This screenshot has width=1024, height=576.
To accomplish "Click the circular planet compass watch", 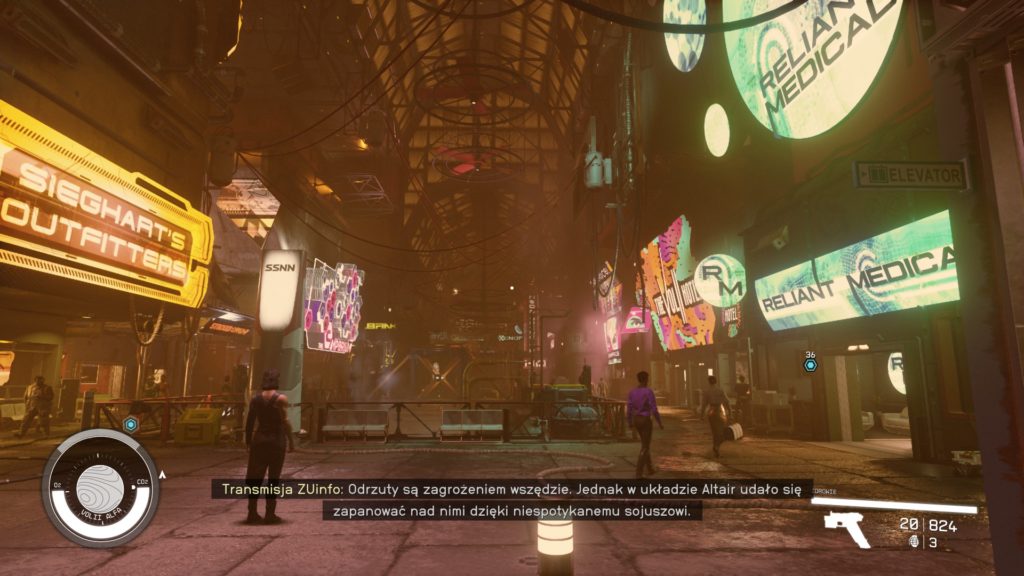I will coord(100,488).
